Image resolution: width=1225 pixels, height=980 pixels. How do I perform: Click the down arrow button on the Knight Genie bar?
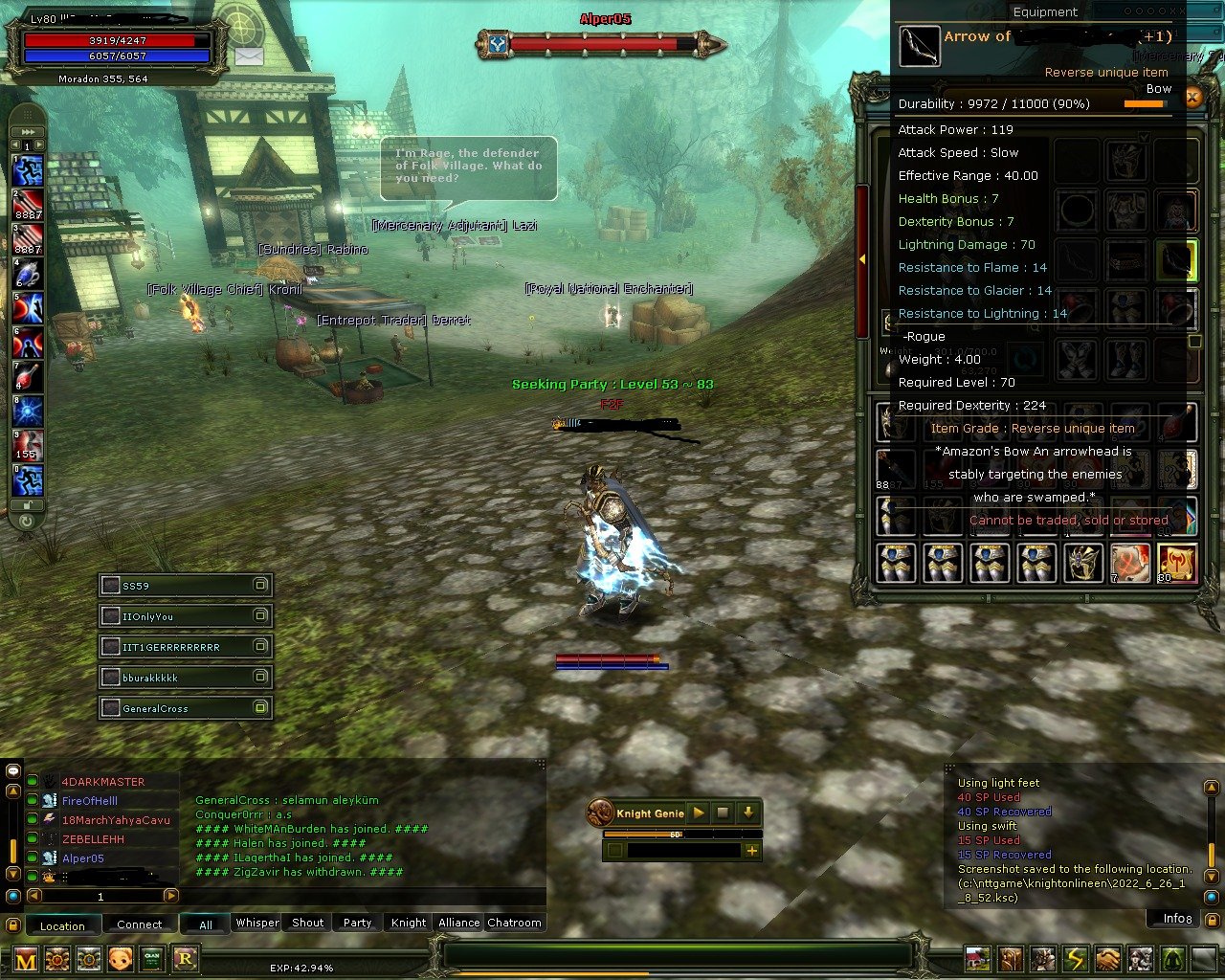coord(748,813)
